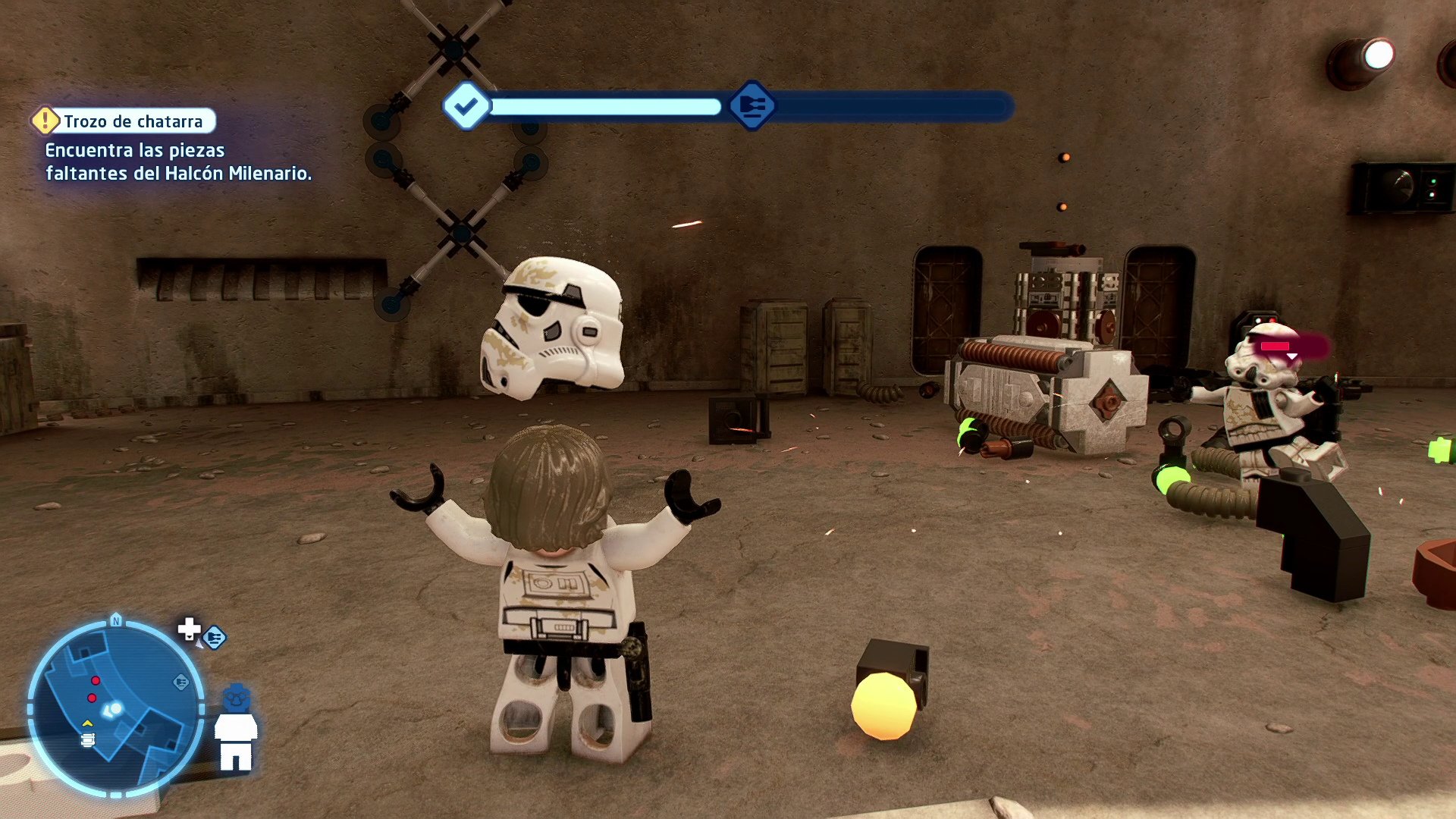Select the N compass marker on the minimap
Viewport: 1456px width, 819px height.
[x=115, y=621]
